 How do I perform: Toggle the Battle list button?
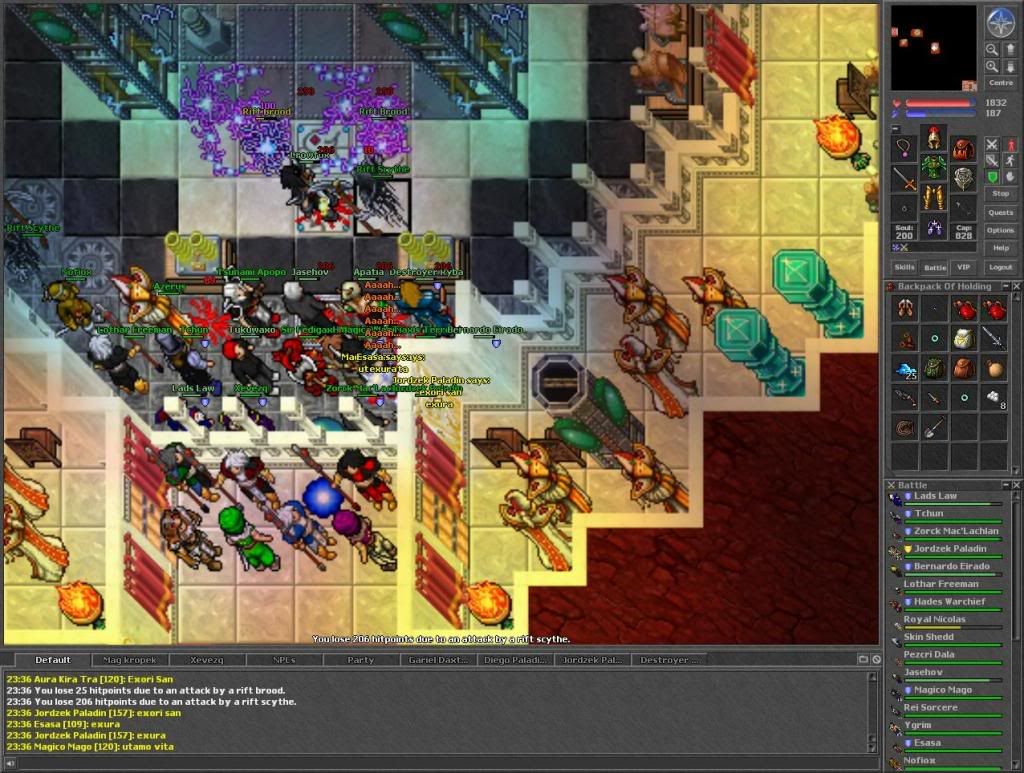[x=934, y=267]
